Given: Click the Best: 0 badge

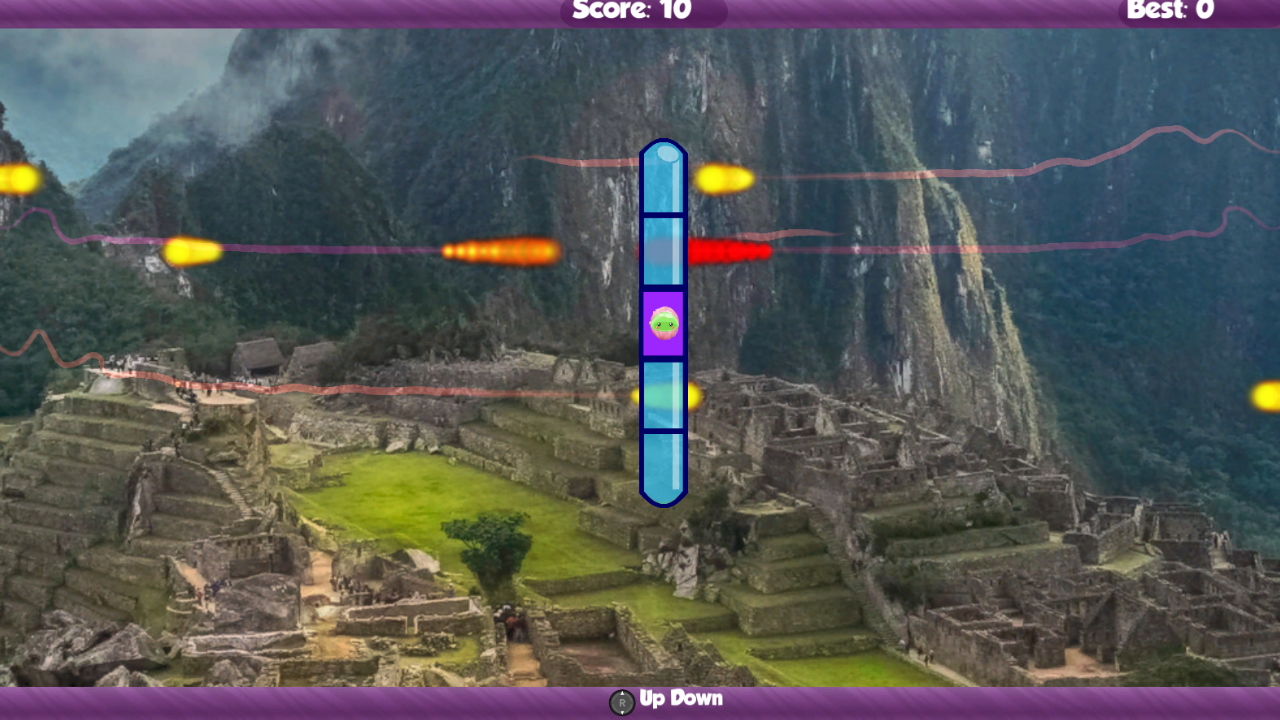Looking at the screenshot, I should pos(1171,11).
